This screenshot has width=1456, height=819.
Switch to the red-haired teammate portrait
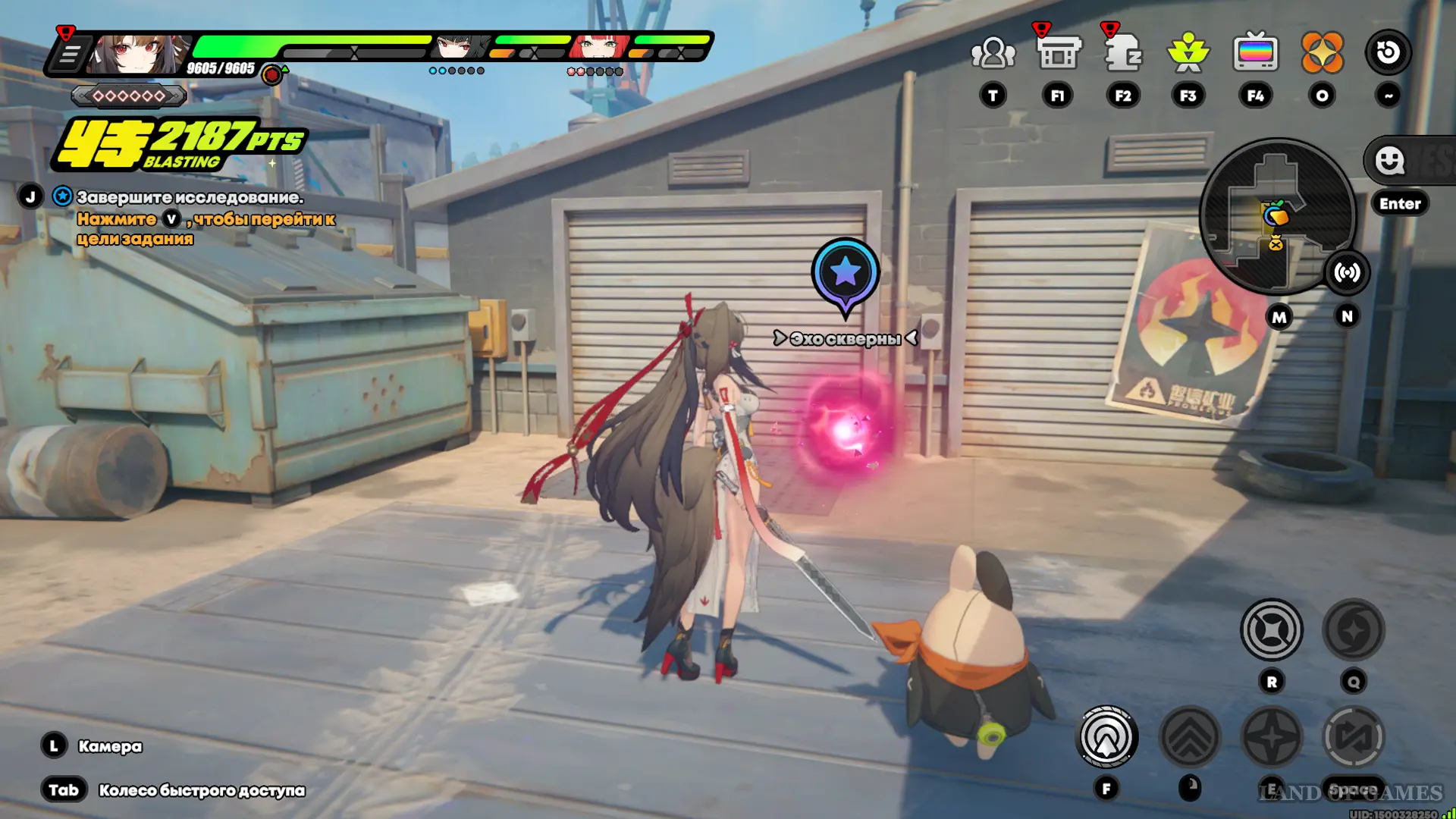coord(599,47)
